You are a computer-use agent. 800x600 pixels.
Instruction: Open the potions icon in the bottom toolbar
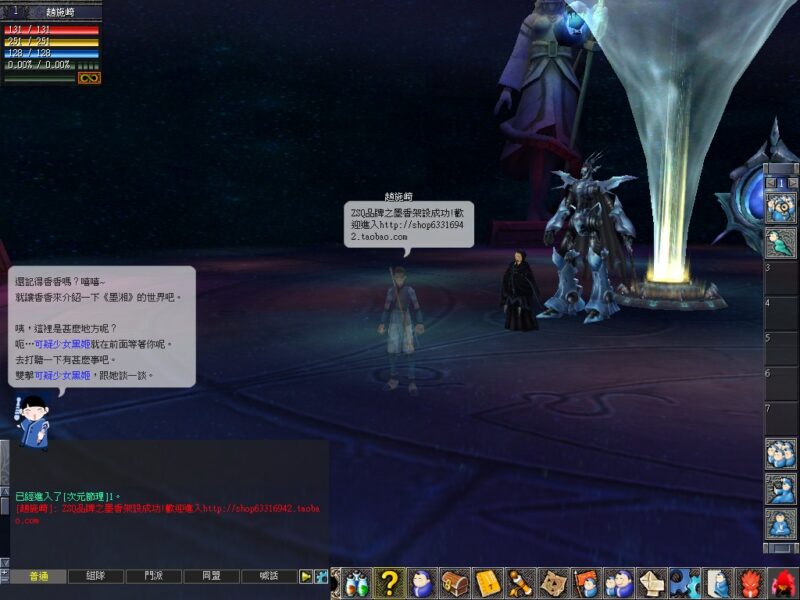click(358, 583)
